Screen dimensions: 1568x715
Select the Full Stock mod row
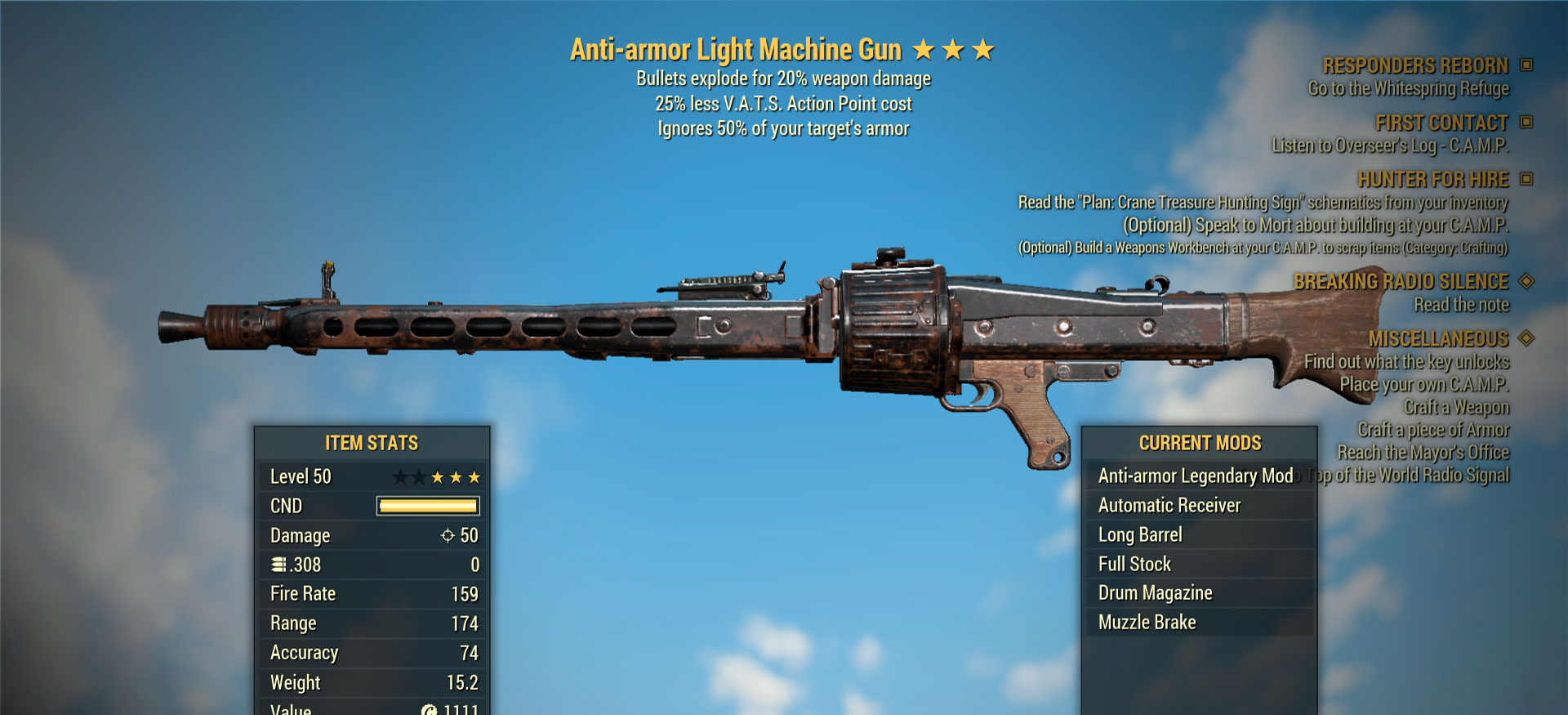point(1134,564)
